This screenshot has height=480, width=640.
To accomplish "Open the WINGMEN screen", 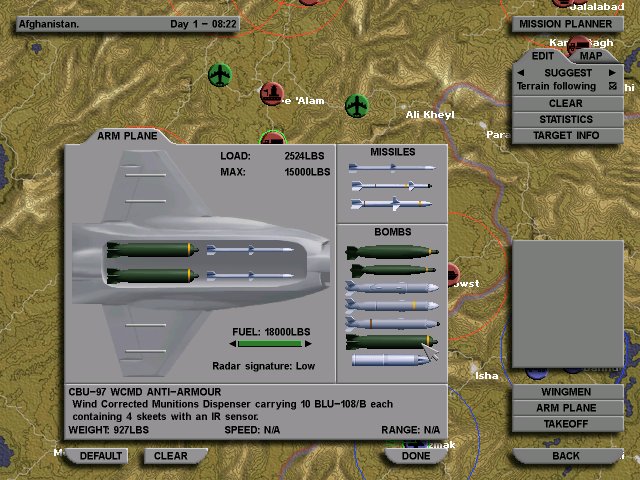I will point(566,392).
